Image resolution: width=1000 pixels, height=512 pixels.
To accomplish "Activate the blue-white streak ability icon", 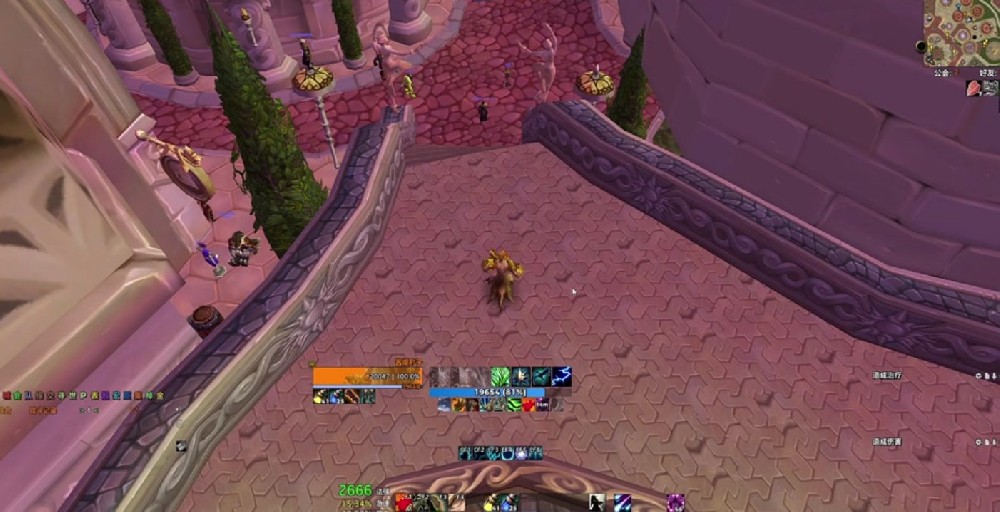I will pyautogui.click(x=622, y=502).
